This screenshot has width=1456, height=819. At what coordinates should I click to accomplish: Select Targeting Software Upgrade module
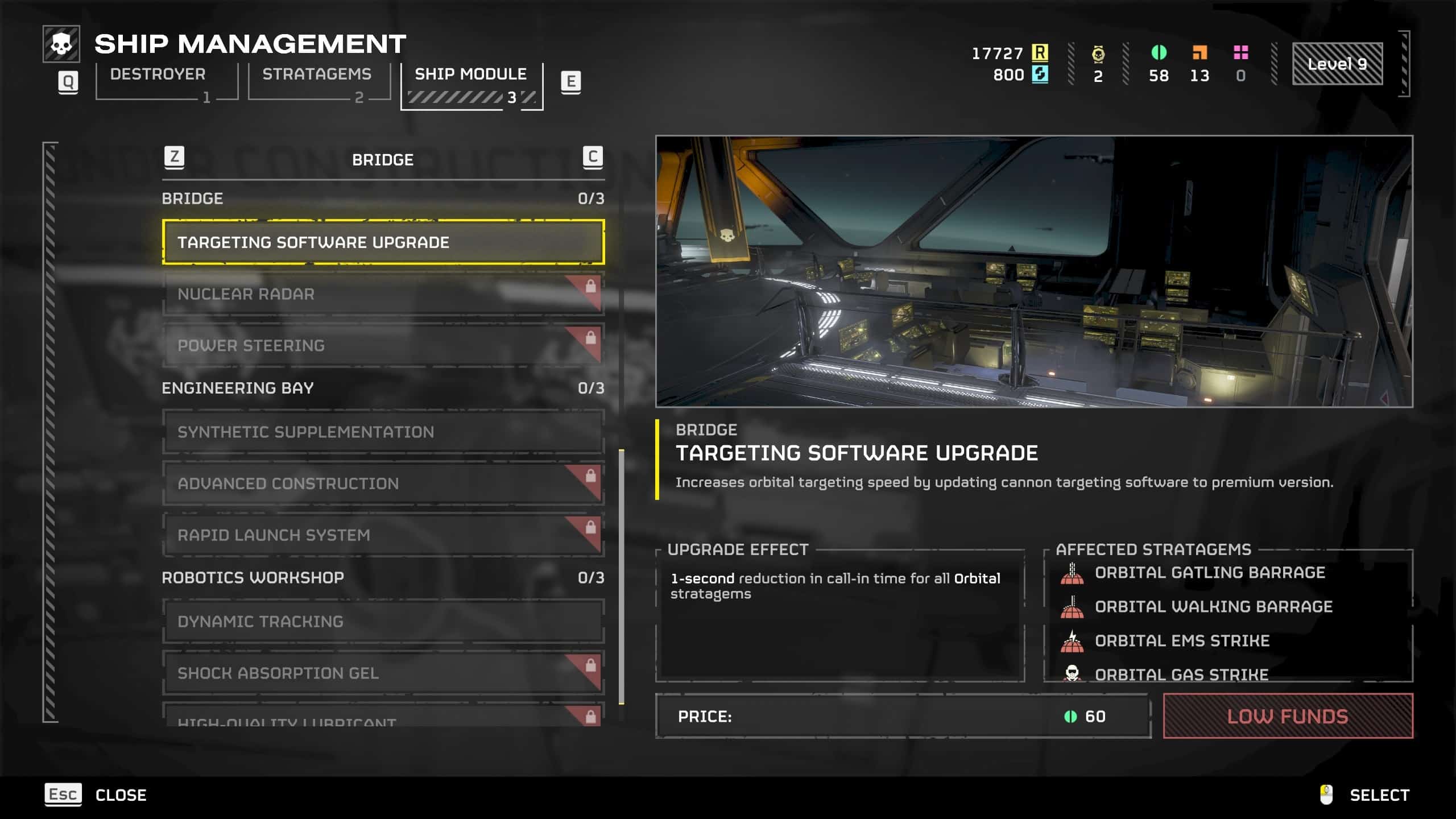(383, 242)
